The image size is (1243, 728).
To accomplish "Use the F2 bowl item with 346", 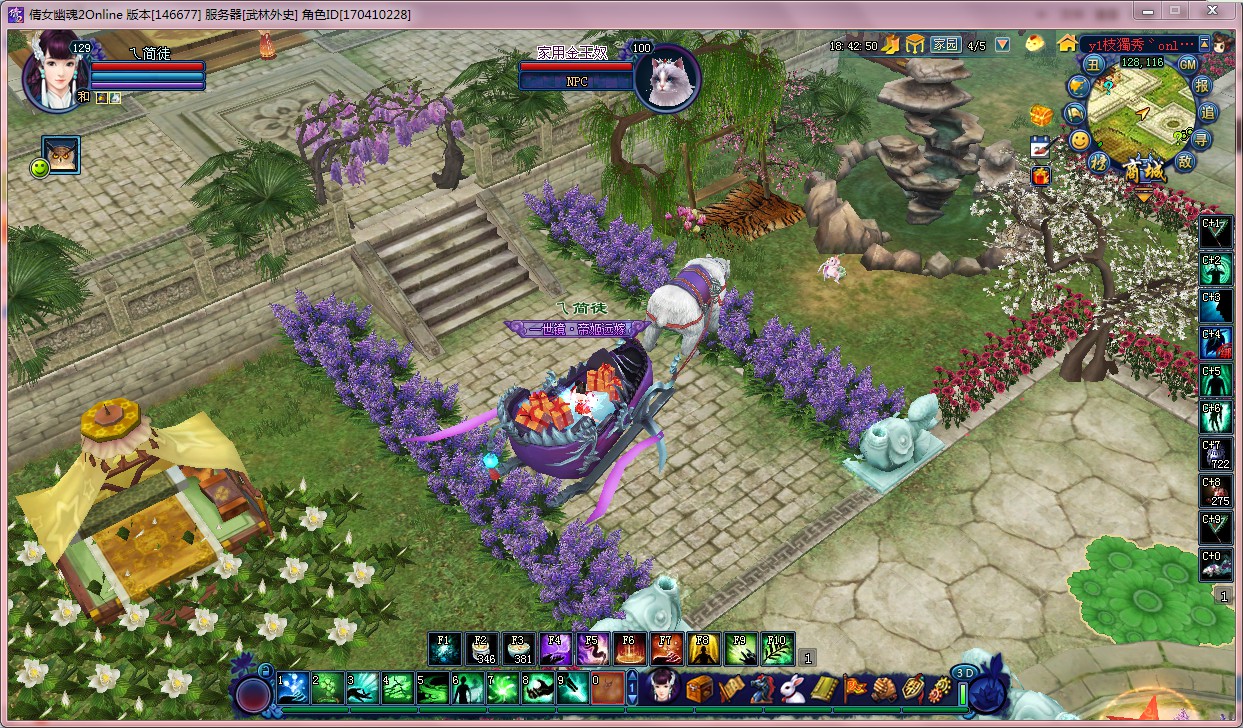I will [x=481, y=649].
